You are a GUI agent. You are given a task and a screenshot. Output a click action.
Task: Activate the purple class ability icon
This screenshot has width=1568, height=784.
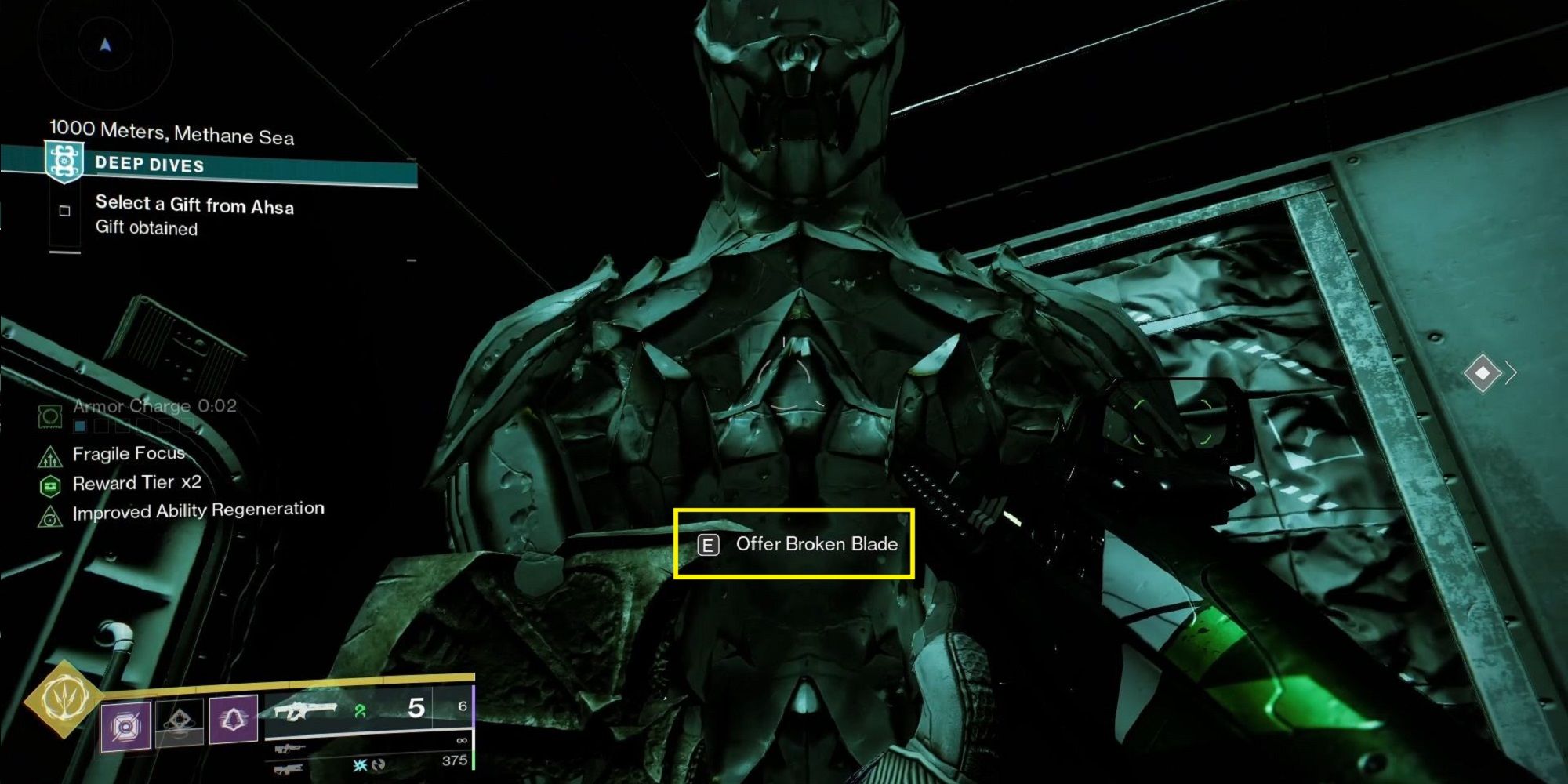pyautogui.click(x=234, y=718)
